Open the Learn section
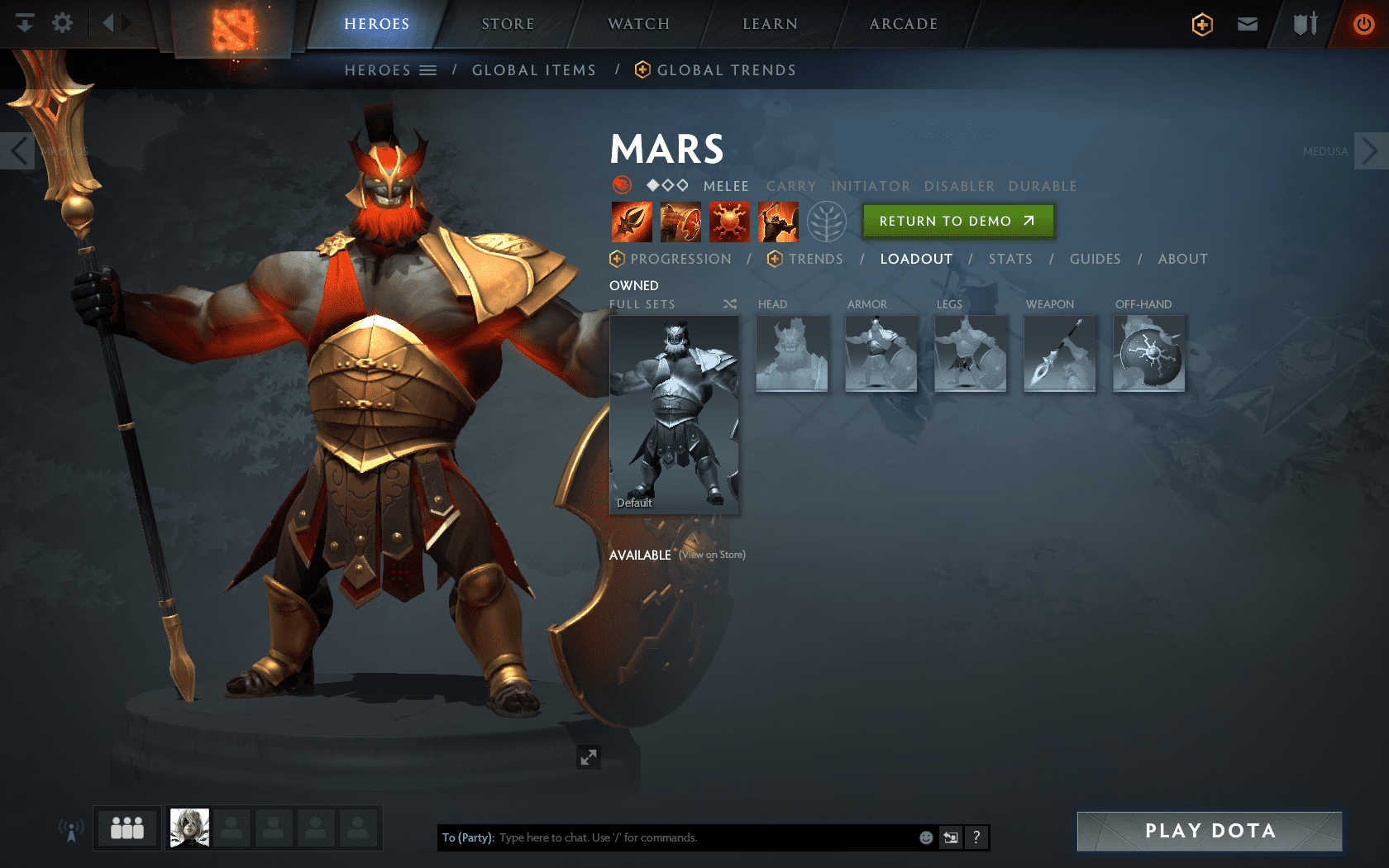This screenshot has width=1389, height=868. [770, 24]
